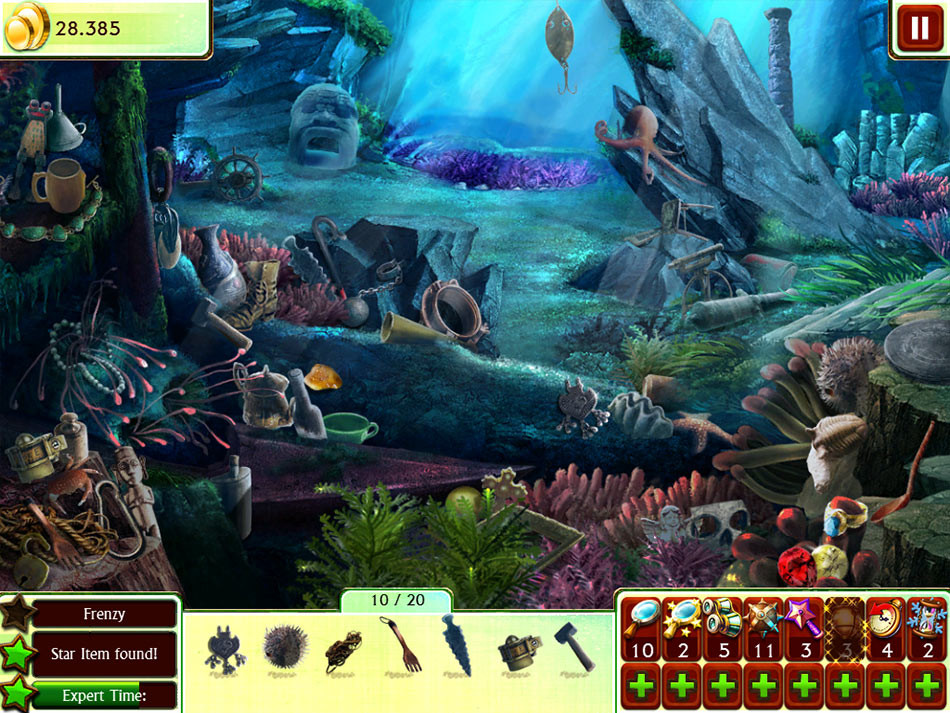
Task: Add more rewind clocks using its plus button
Action: [x=886, y=687]
